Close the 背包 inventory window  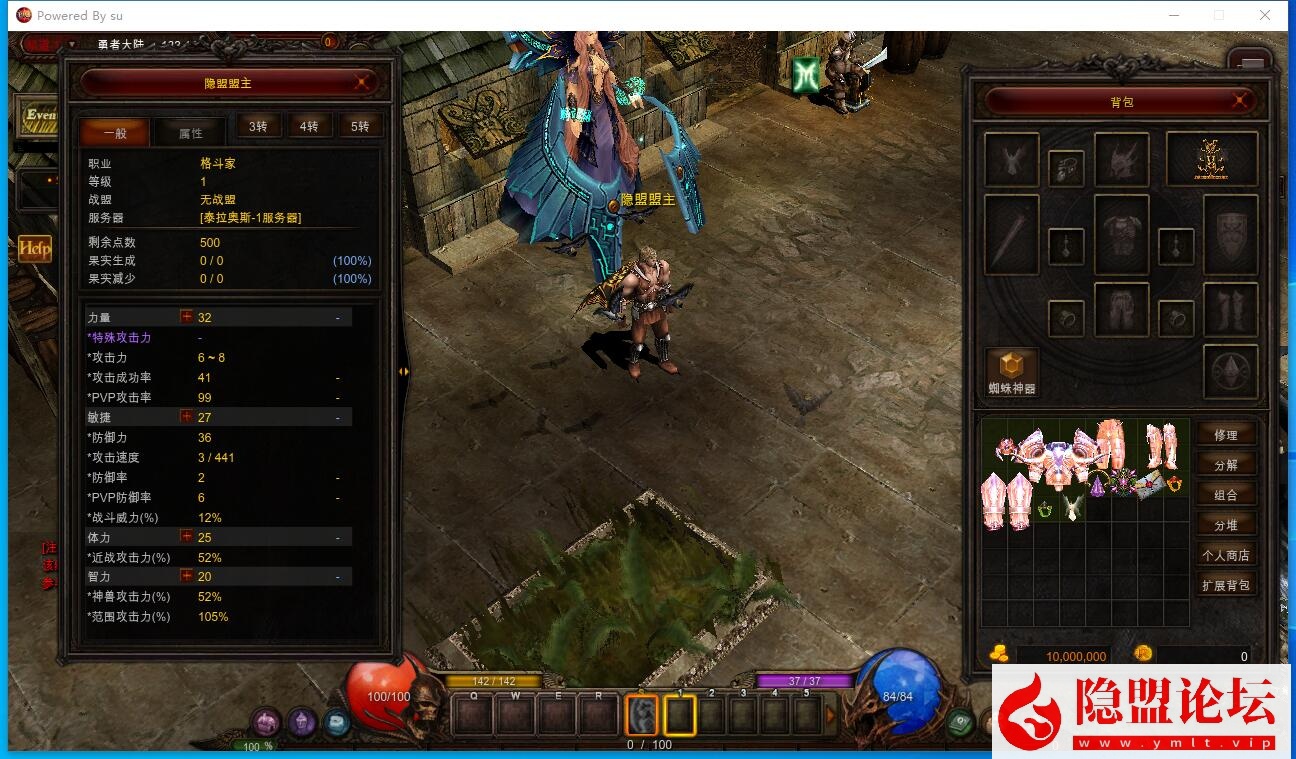pos(1240,101)
